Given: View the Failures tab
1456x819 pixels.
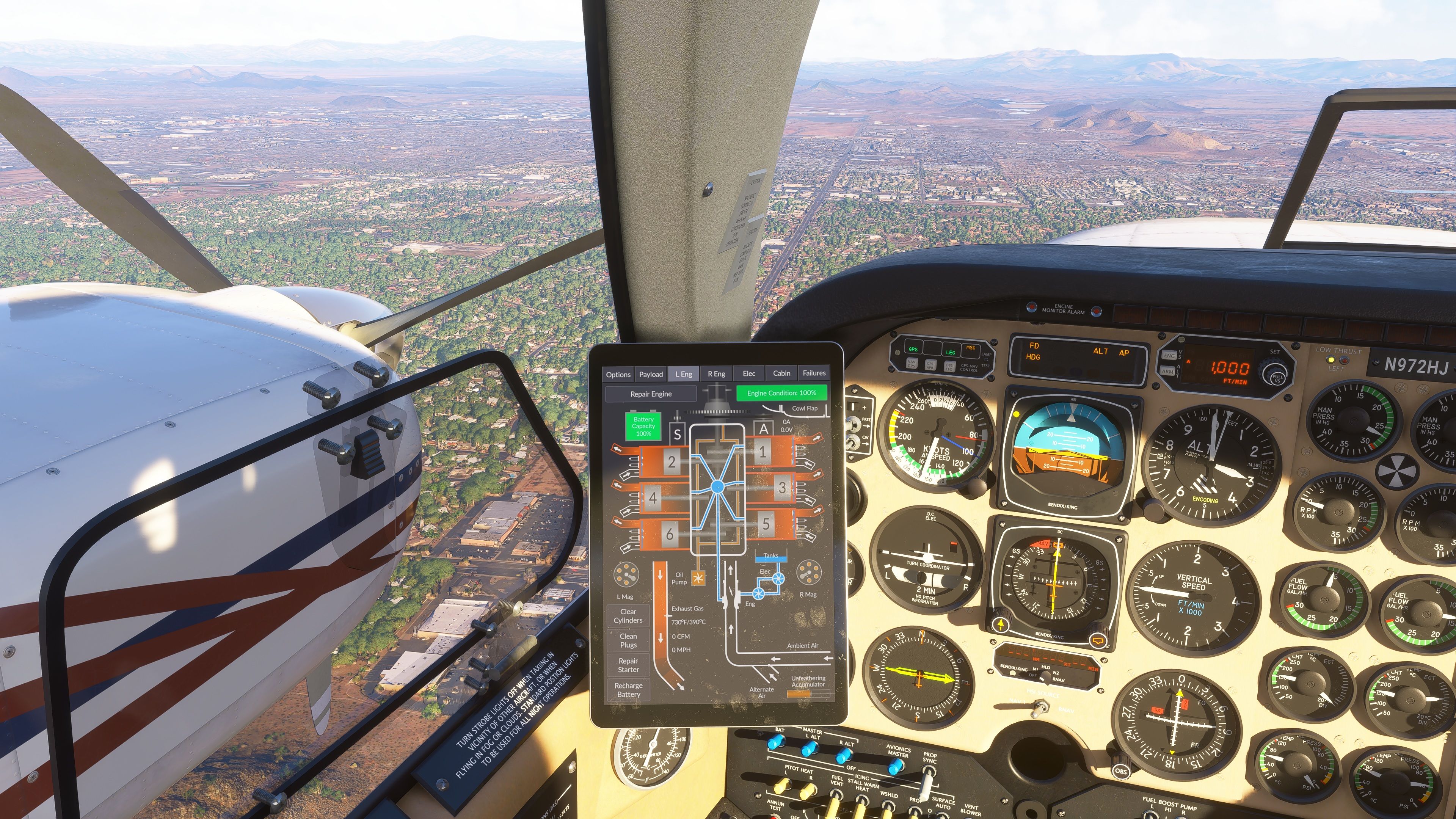Looking at the screenshot, I should coord(814,373).
